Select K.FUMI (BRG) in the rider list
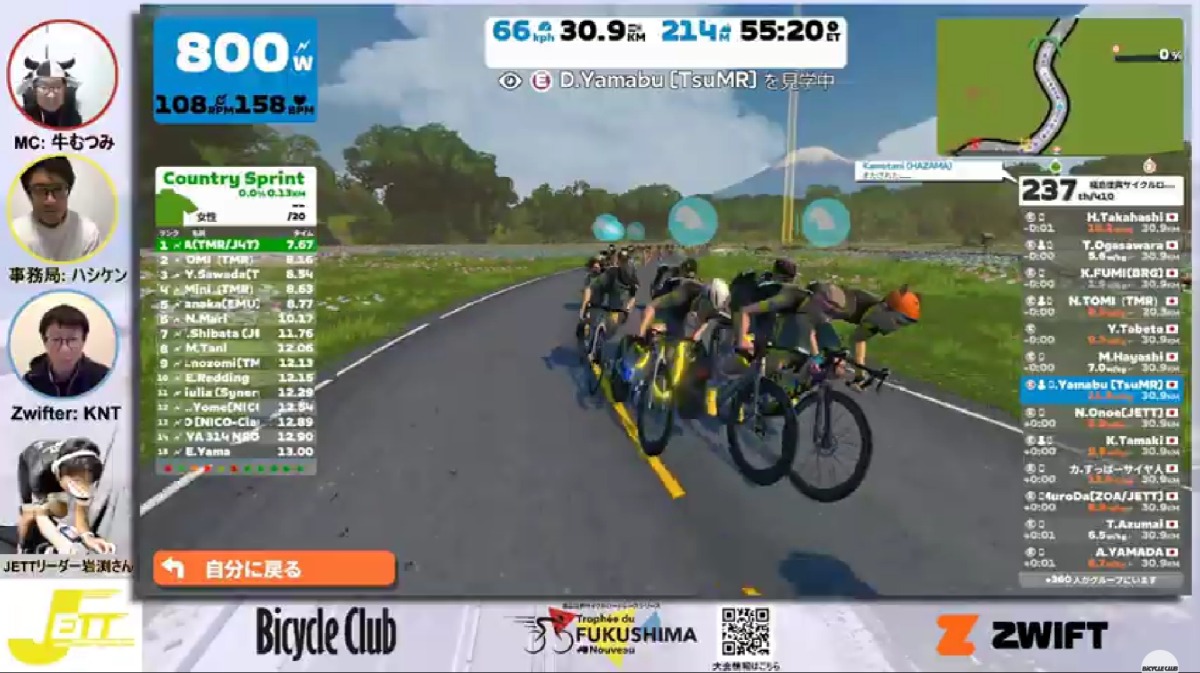 tap(1101, 278)
